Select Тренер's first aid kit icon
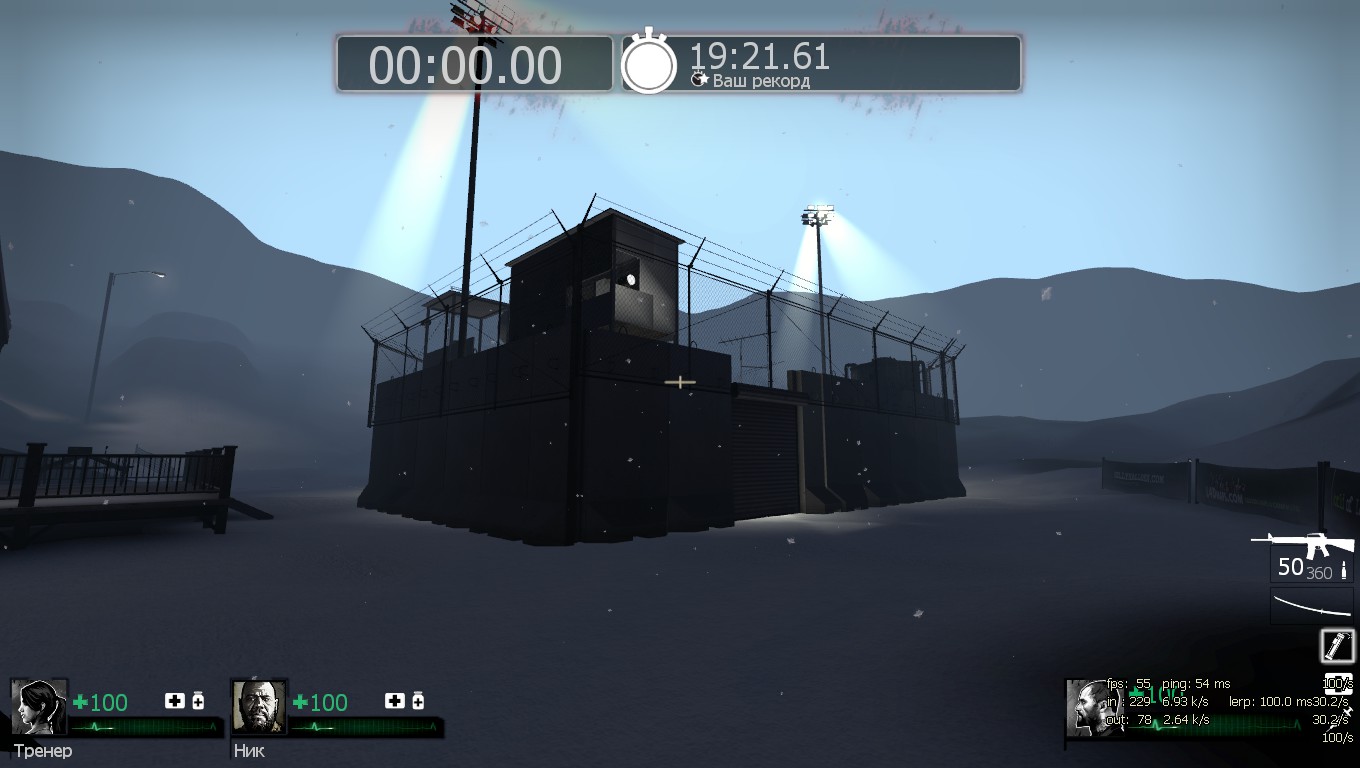Image resolution: width=1360 pixels, height=768 pixels. (x=174, y=701)
